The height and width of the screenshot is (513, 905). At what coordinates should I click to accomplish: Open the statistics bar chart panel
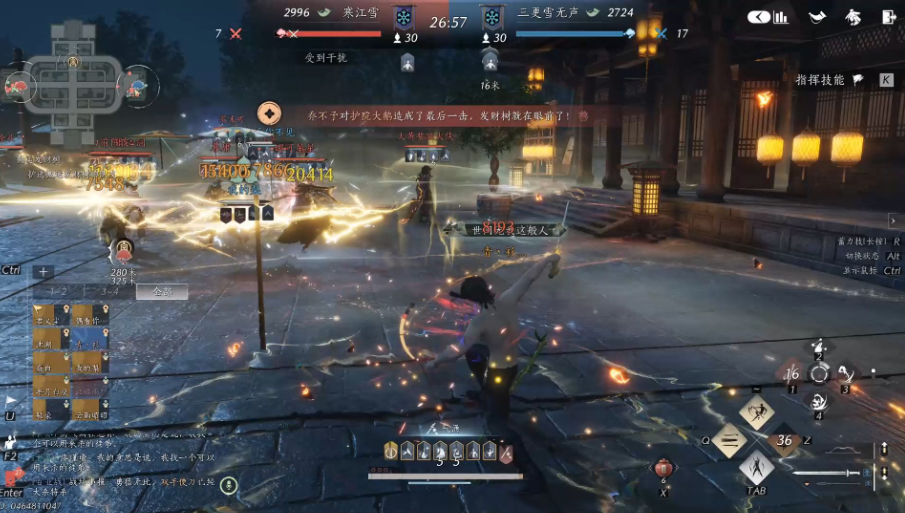click(781, 17)
